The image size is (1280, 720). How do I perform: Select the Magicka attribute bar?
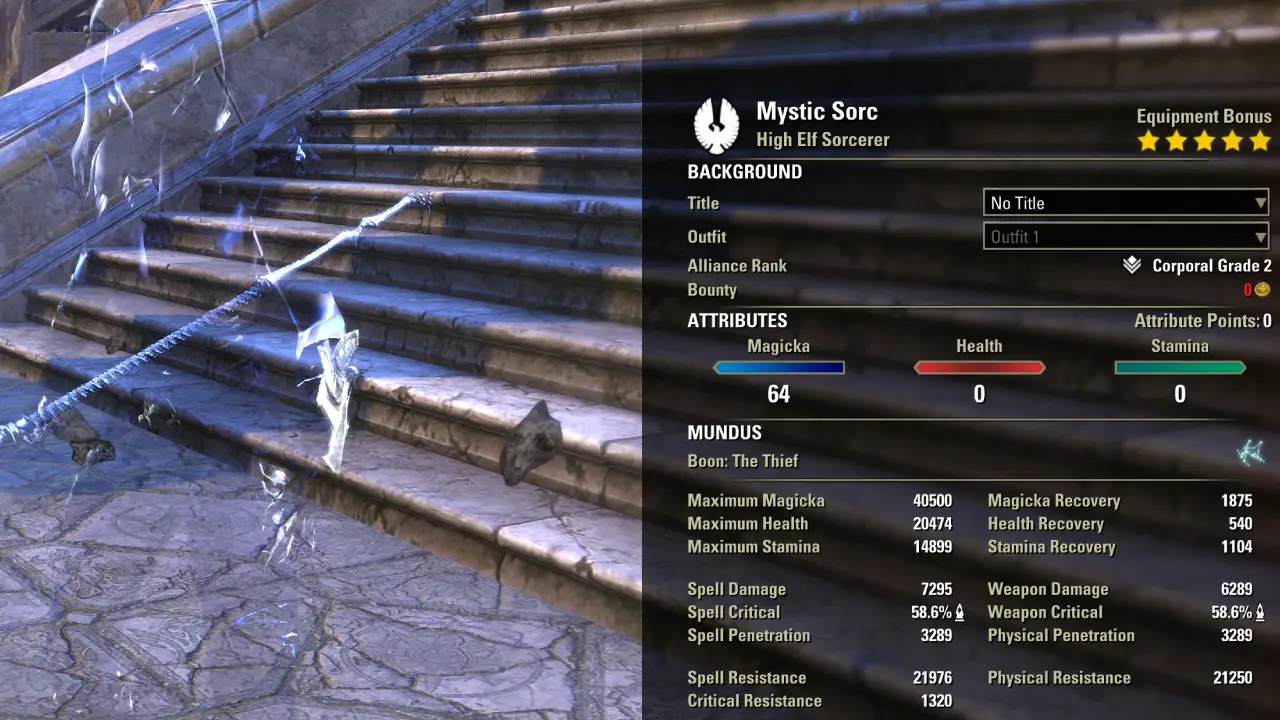(779, 368)
